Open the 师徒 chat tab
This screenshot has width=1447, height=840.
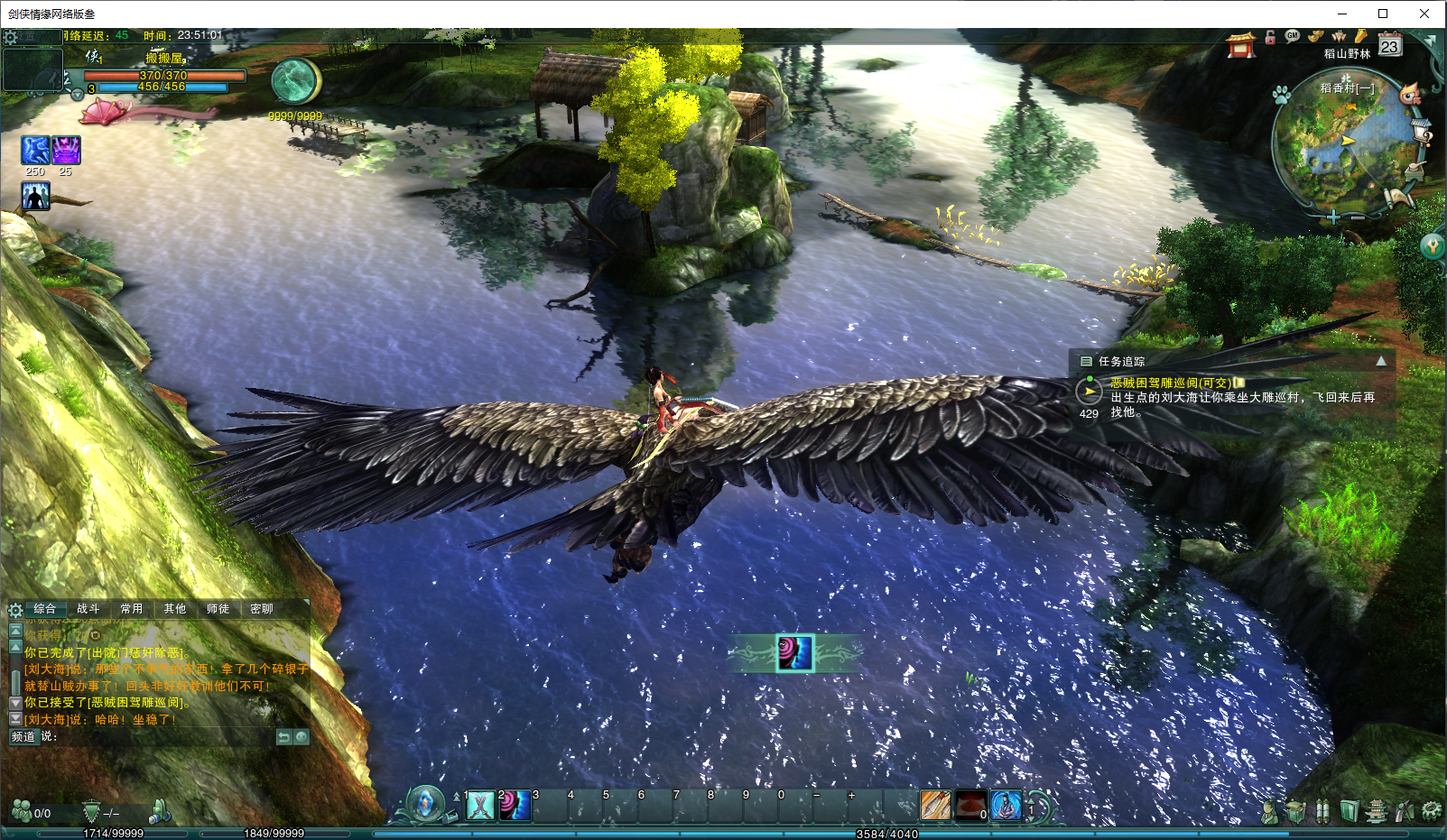click(218, 609)
